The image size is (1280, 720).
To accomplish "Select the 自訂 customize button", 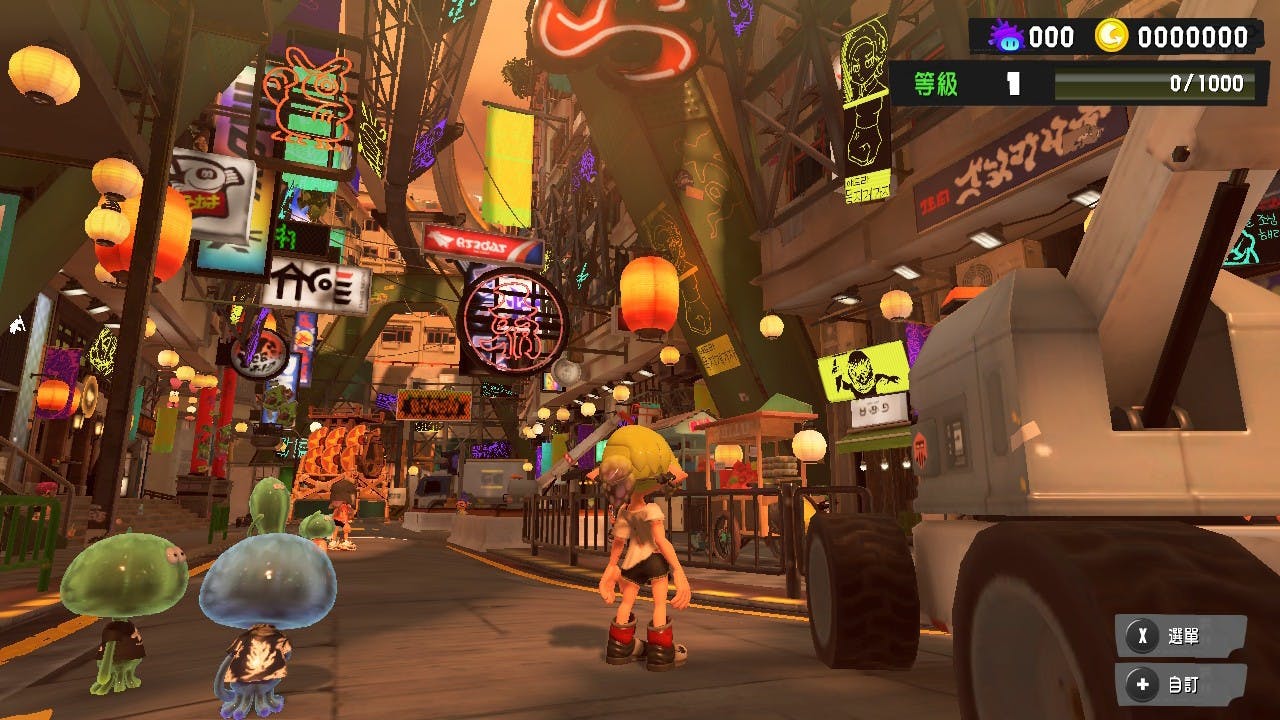I will coord(1179,685).
